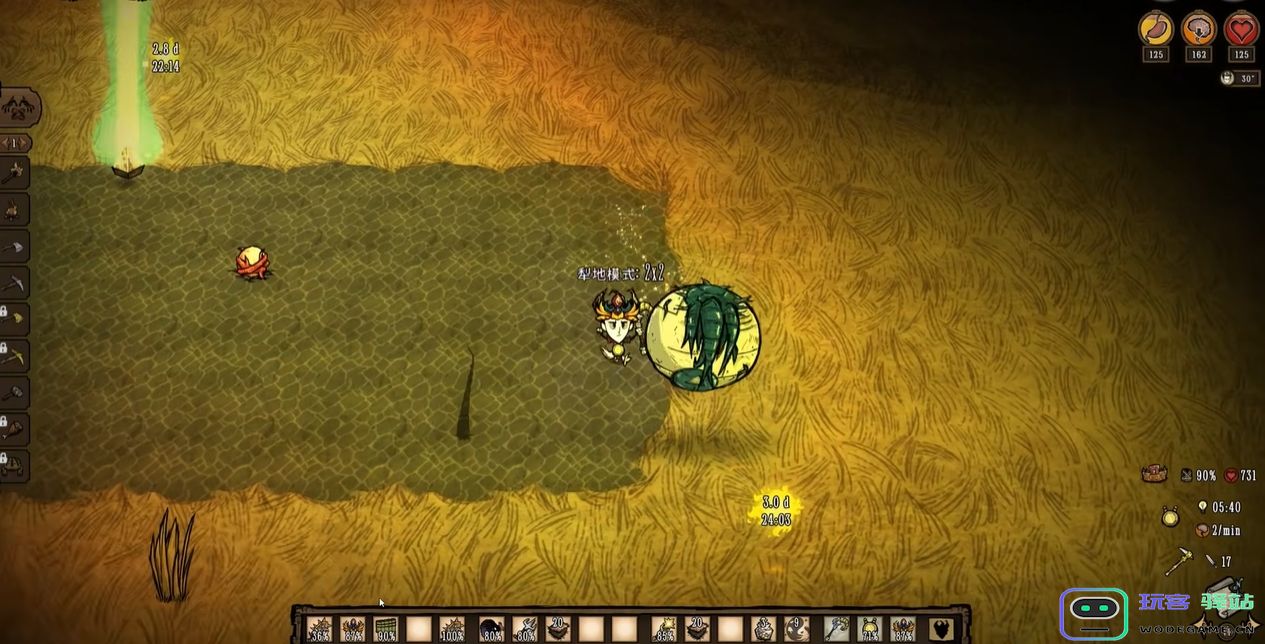The height and width of the screenshot is (644, 1265).
Task: Select the hammer craft slot
Action: (14, 392)
